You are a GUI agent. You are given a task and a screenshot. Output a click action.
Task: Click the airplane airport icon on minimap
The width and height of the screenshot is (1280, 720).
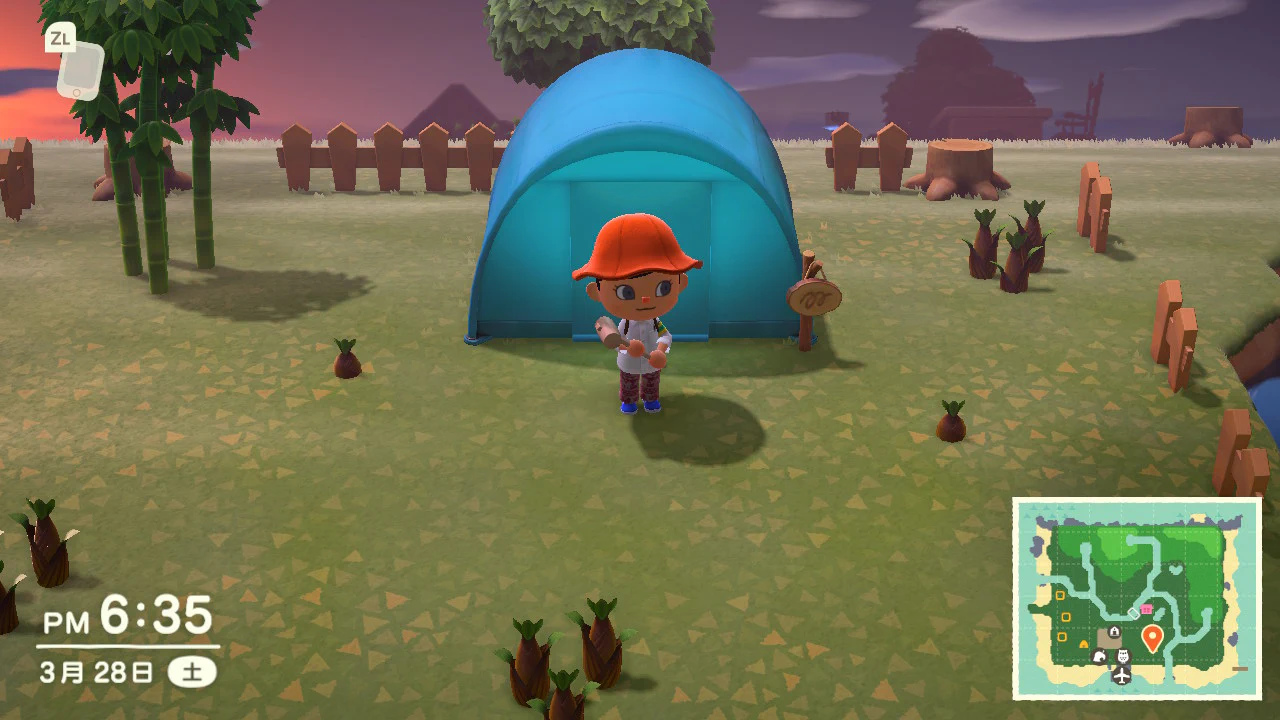pyautogui.click(x=1121, y=676)
